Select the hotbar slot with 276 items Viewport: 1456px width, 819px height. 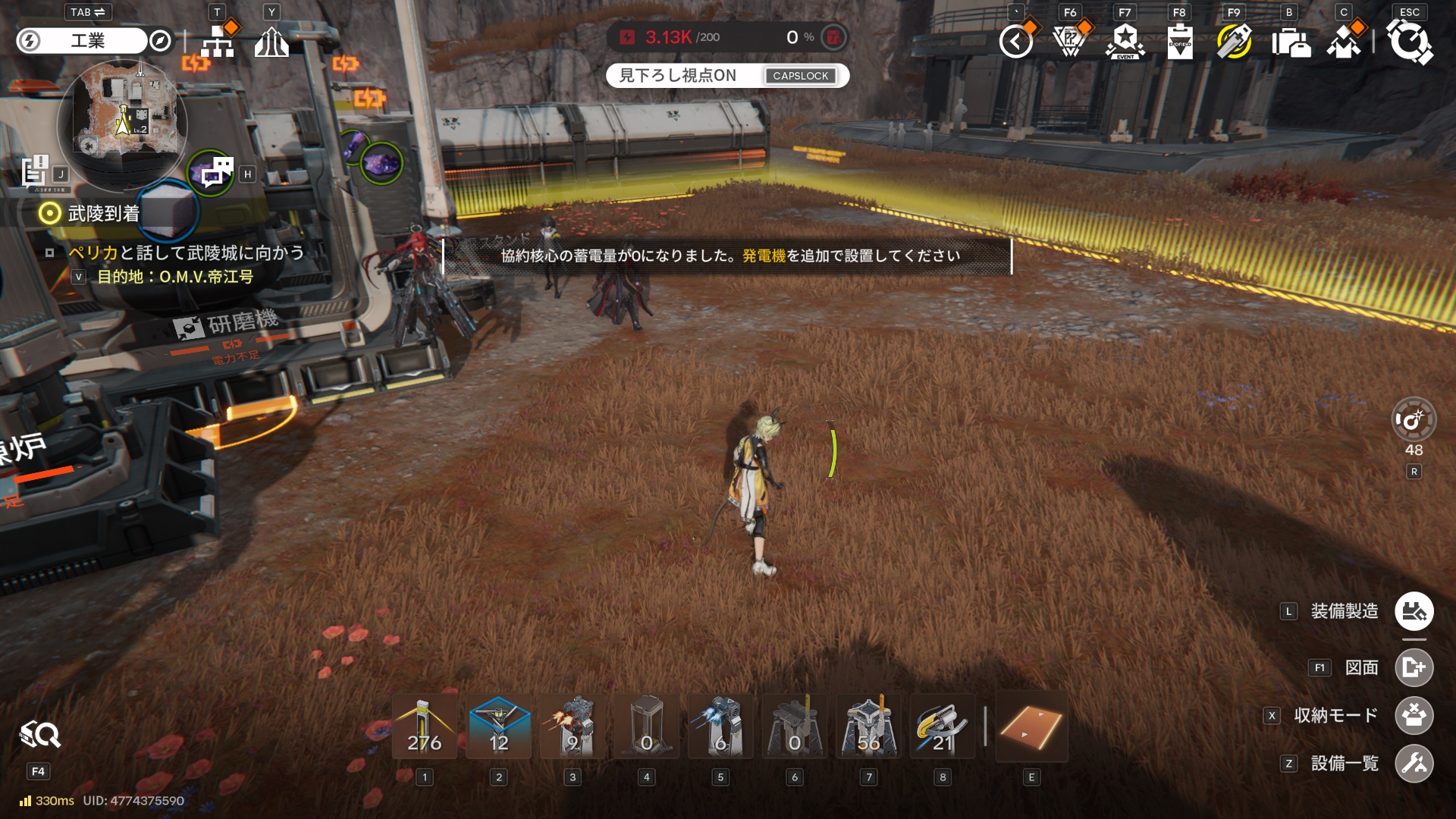tap(425, 727)
